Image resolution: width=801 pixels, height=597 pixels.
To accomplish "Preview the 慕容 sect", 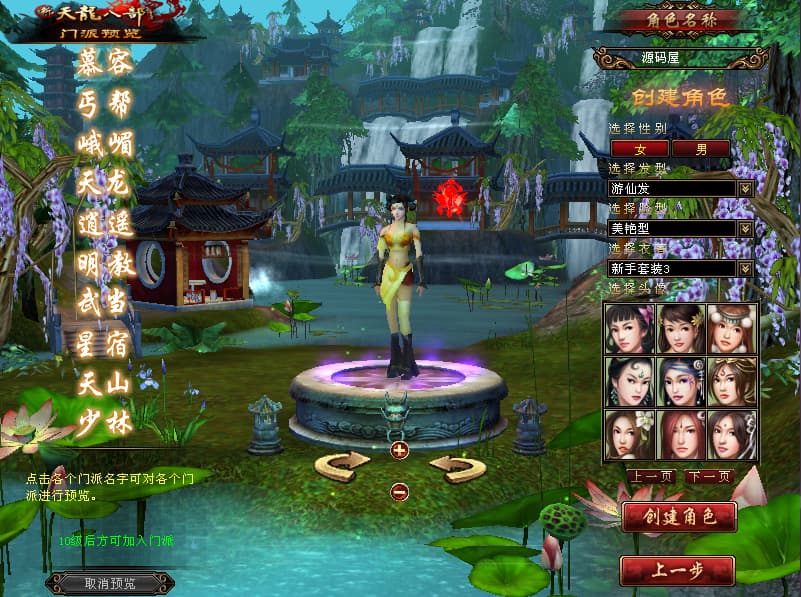I will 104,63.
